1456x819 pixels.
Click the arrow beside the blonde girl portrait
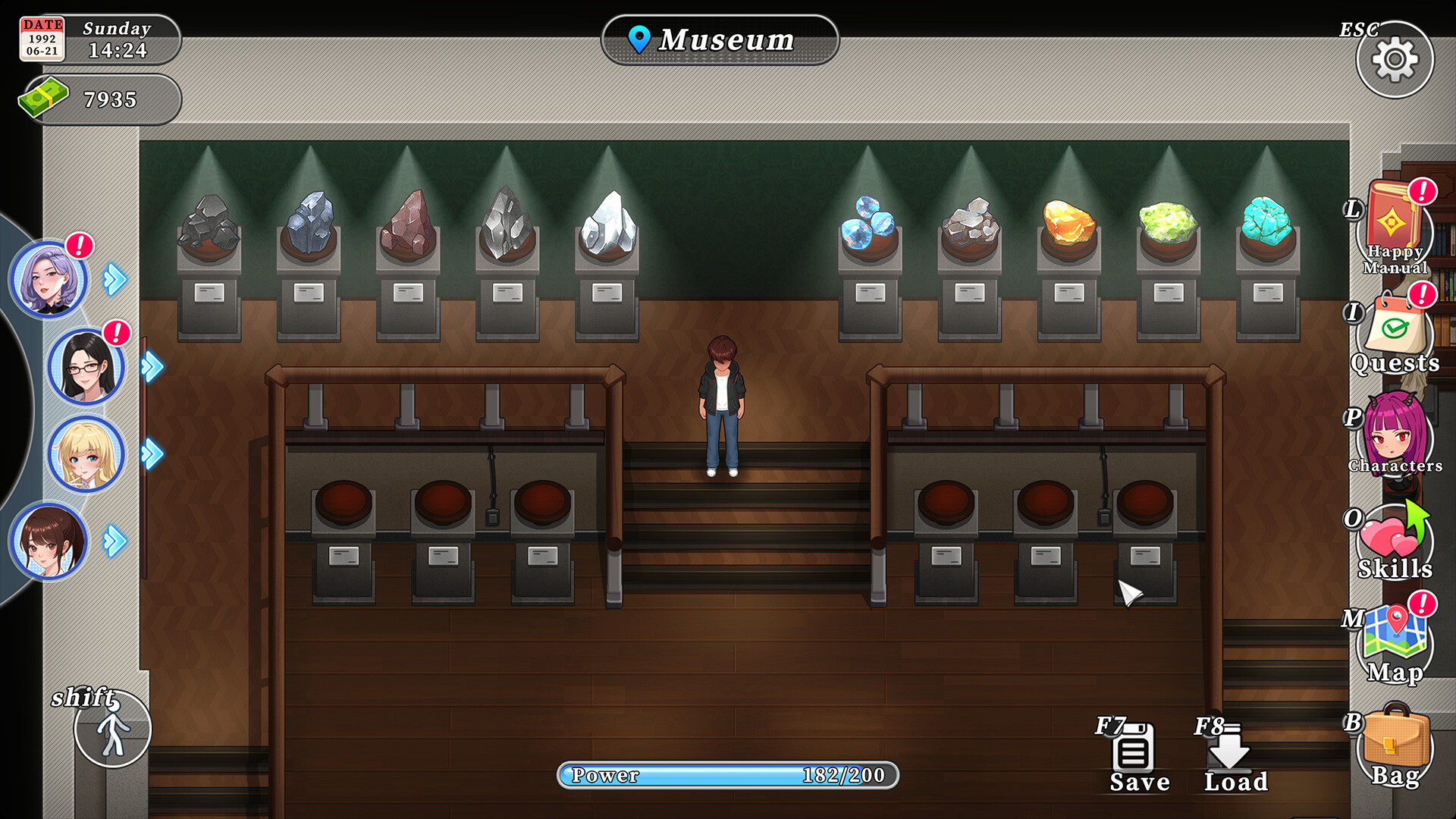pyautogui.click(x=152, y=453)
